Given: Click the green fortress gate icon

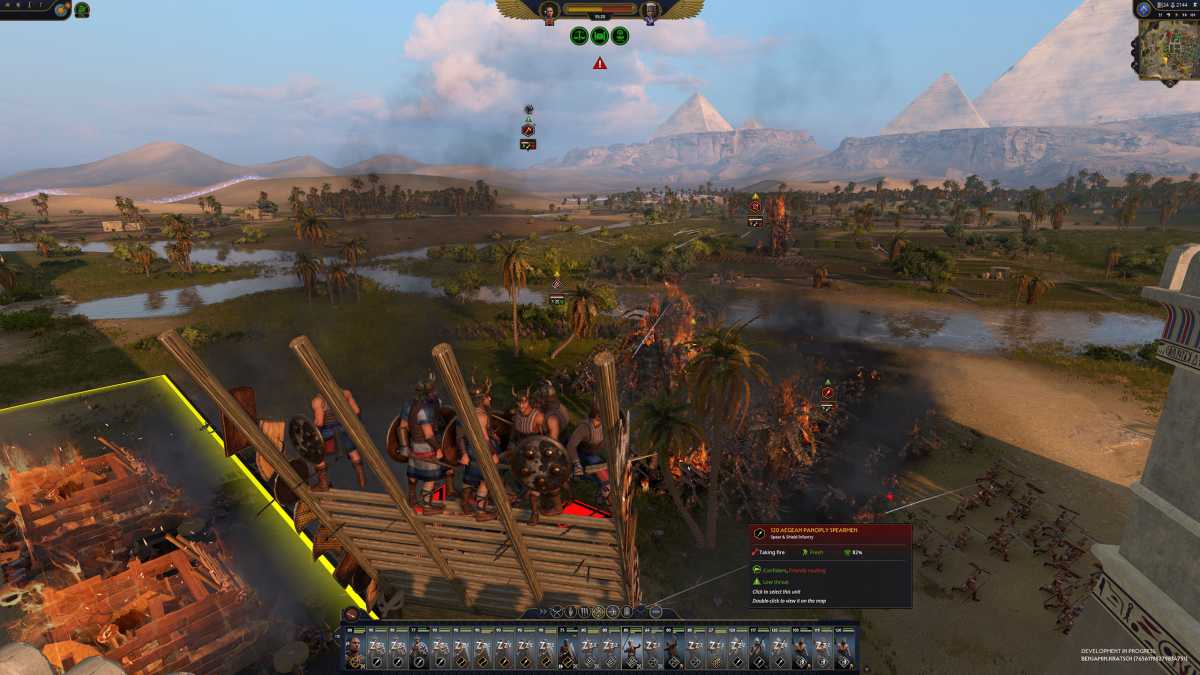Looking at the screenshot, I should [x=599, y=36].
